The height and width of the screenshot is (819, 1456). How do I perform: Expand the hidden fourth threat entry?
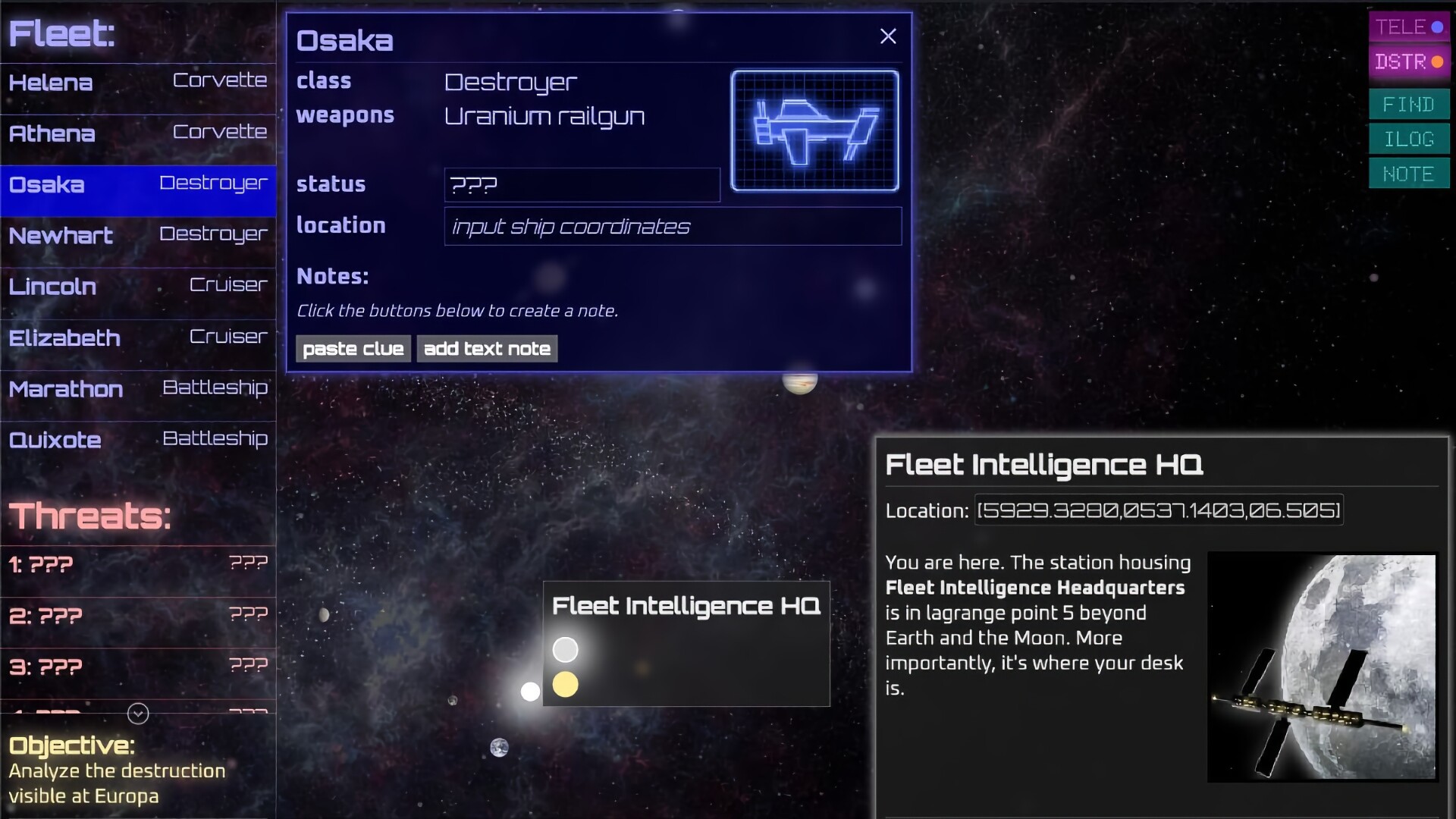coord(138,713)
